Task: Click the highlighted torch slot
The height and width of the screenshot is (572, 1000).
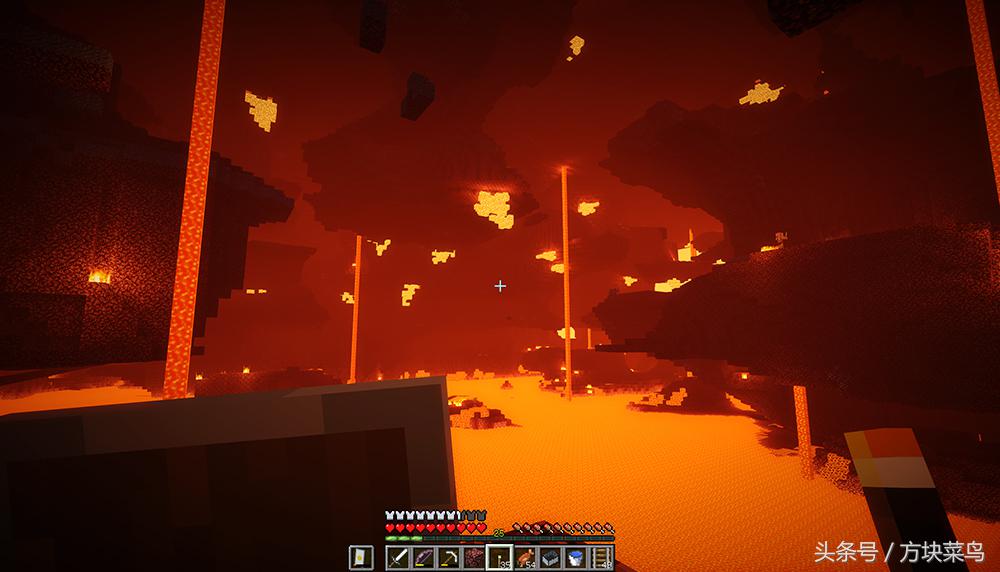Action: (x=499, y=557)
